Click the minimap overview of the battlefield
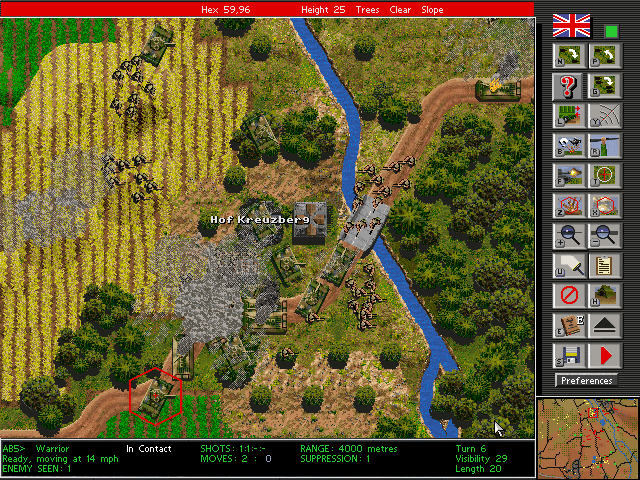This screenshot has height=480, width=640. (587, 437)
